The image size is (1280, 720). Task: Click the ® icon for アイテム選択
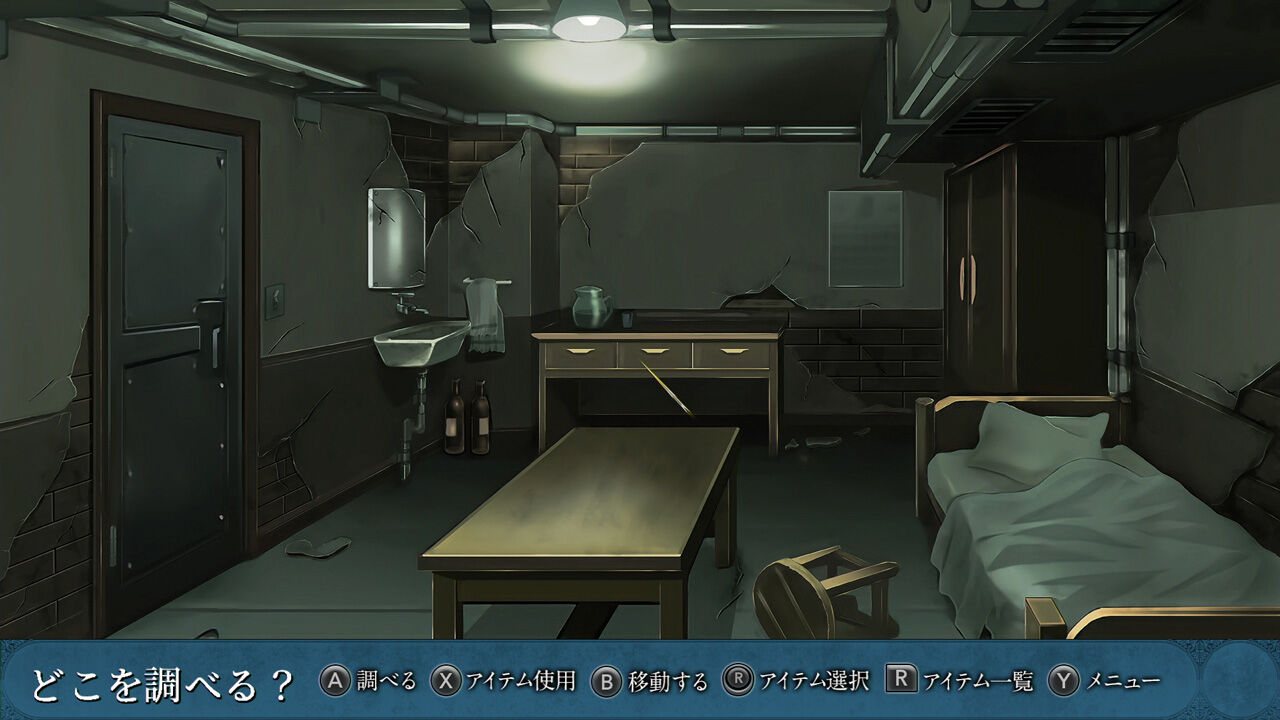pos(741,679)
